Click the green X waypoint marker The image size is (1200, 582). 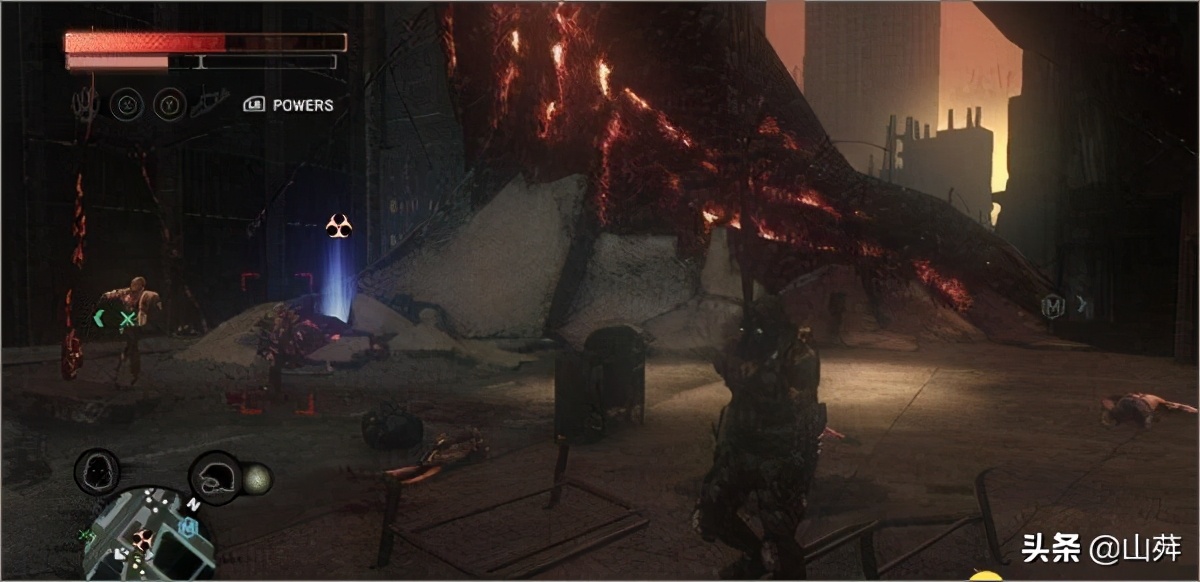[x=128, y=319]
